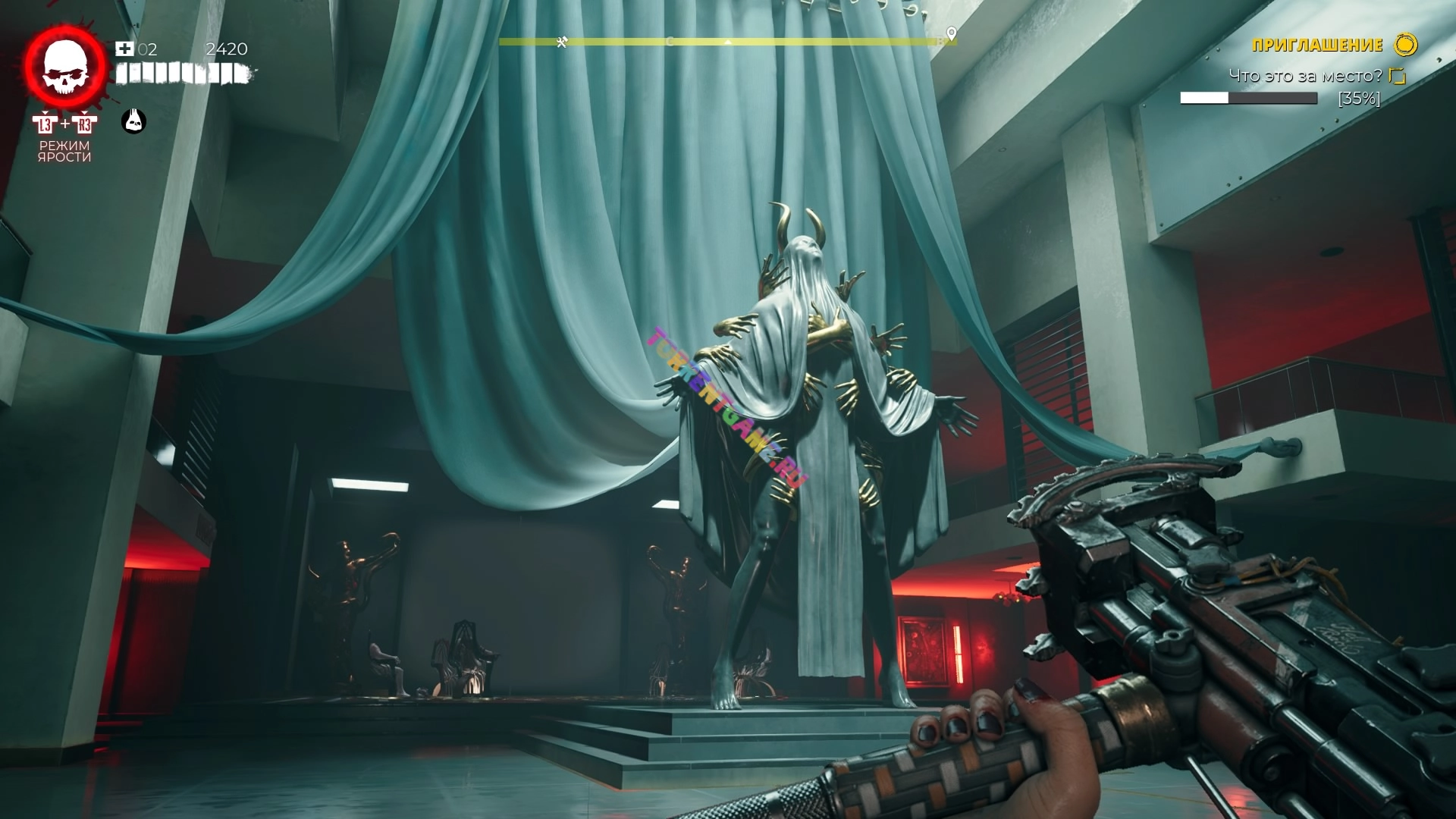Select the medkit cross icon
The image size is (1456, 819).
click(124, 49)
